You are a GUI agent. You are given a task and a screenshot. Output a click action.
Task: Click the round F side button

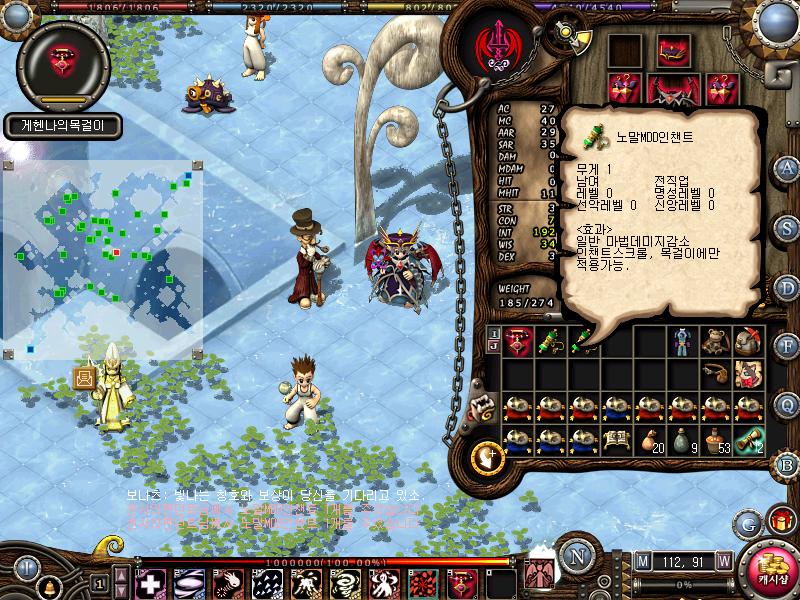788,346
